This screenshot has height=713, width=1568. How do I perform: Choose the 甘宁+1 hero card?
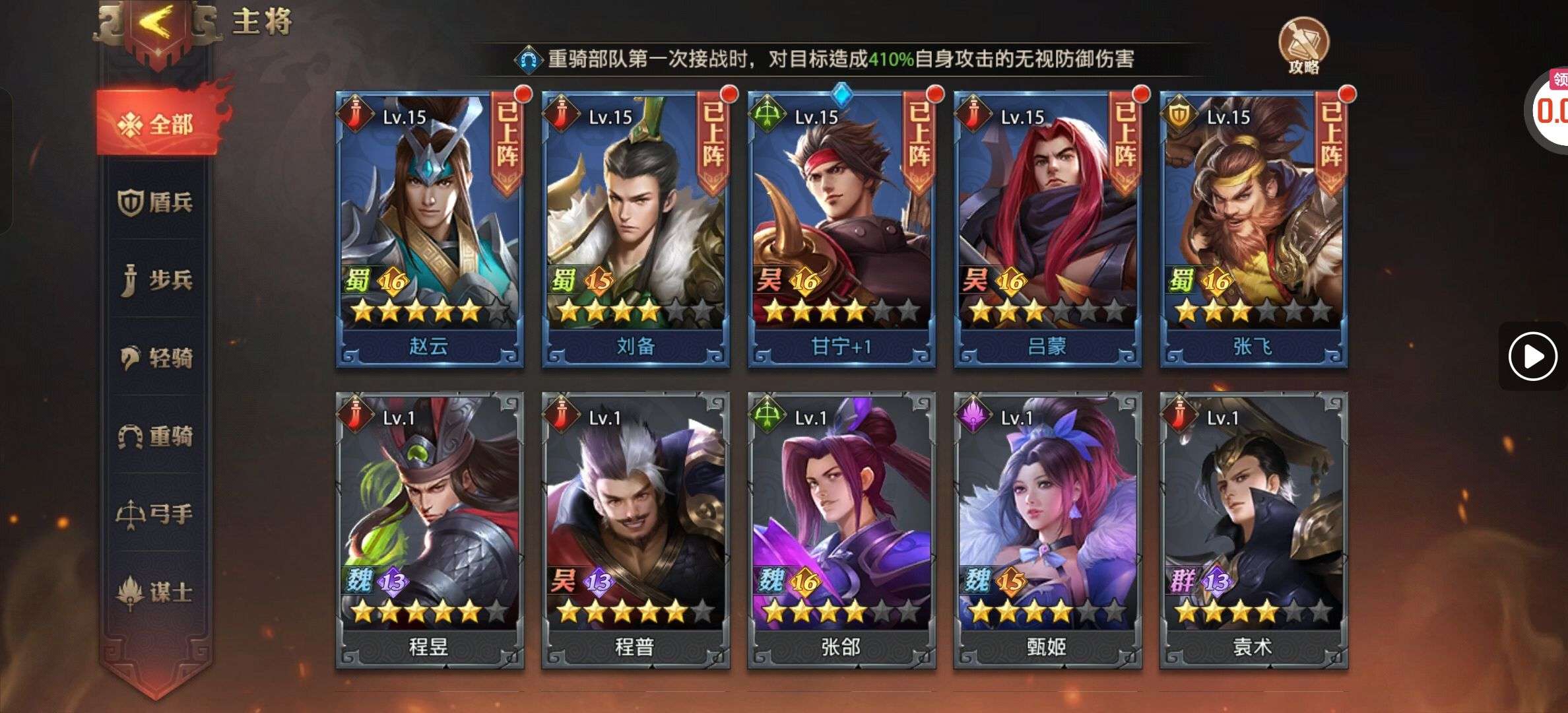pyautogui.click(x=841, y=229)
